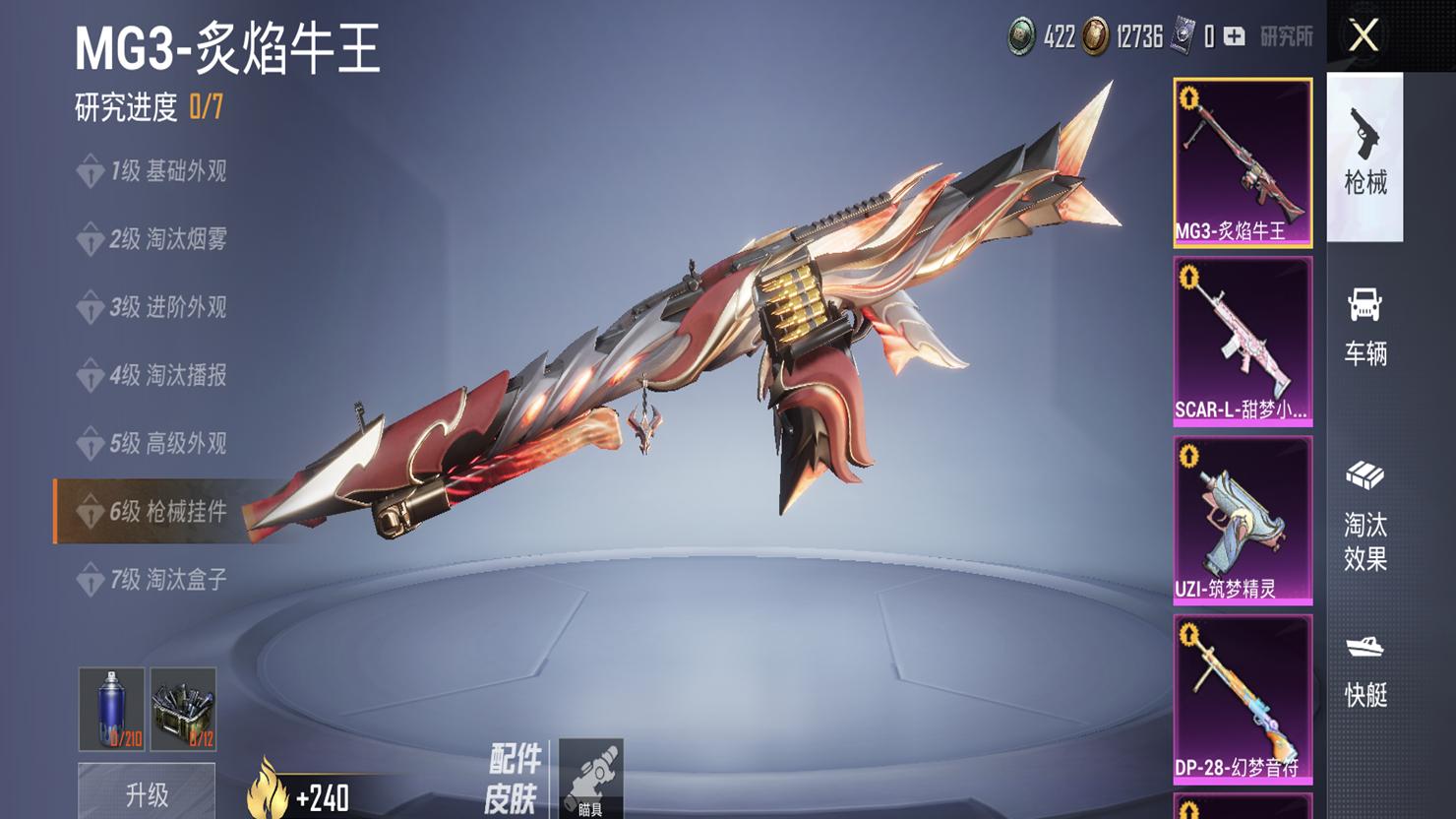Select level 7 淘汰盒子 entry
Viewport: 1456px width, 819px height.
tap(167, 579)
